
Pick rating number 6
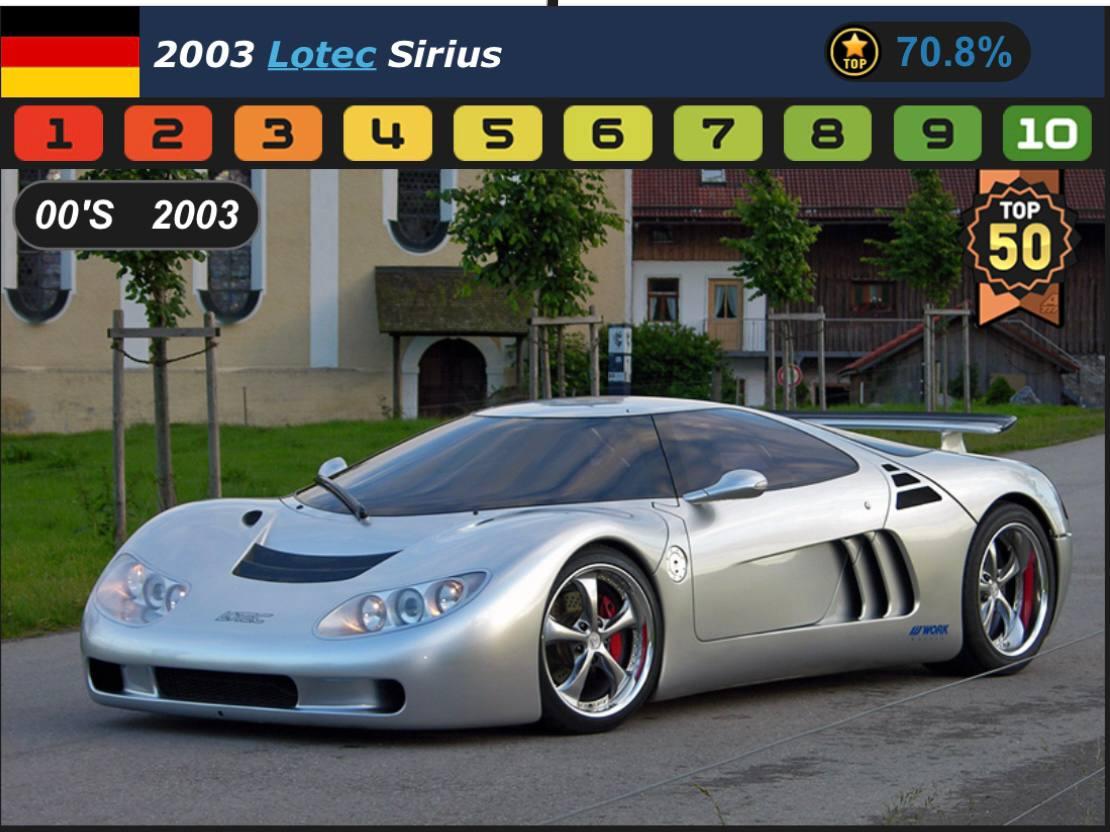click(608, 134)
